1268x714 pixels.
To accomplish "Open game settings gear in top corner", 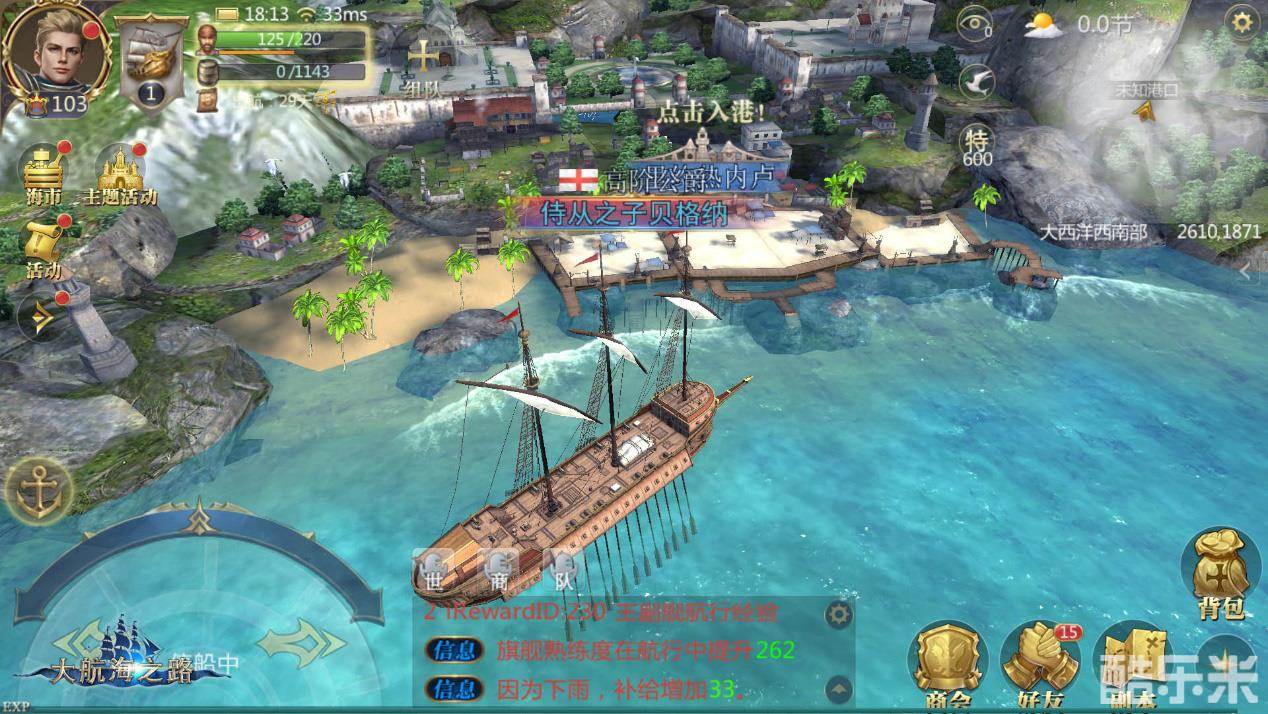I will [1243, 23].
